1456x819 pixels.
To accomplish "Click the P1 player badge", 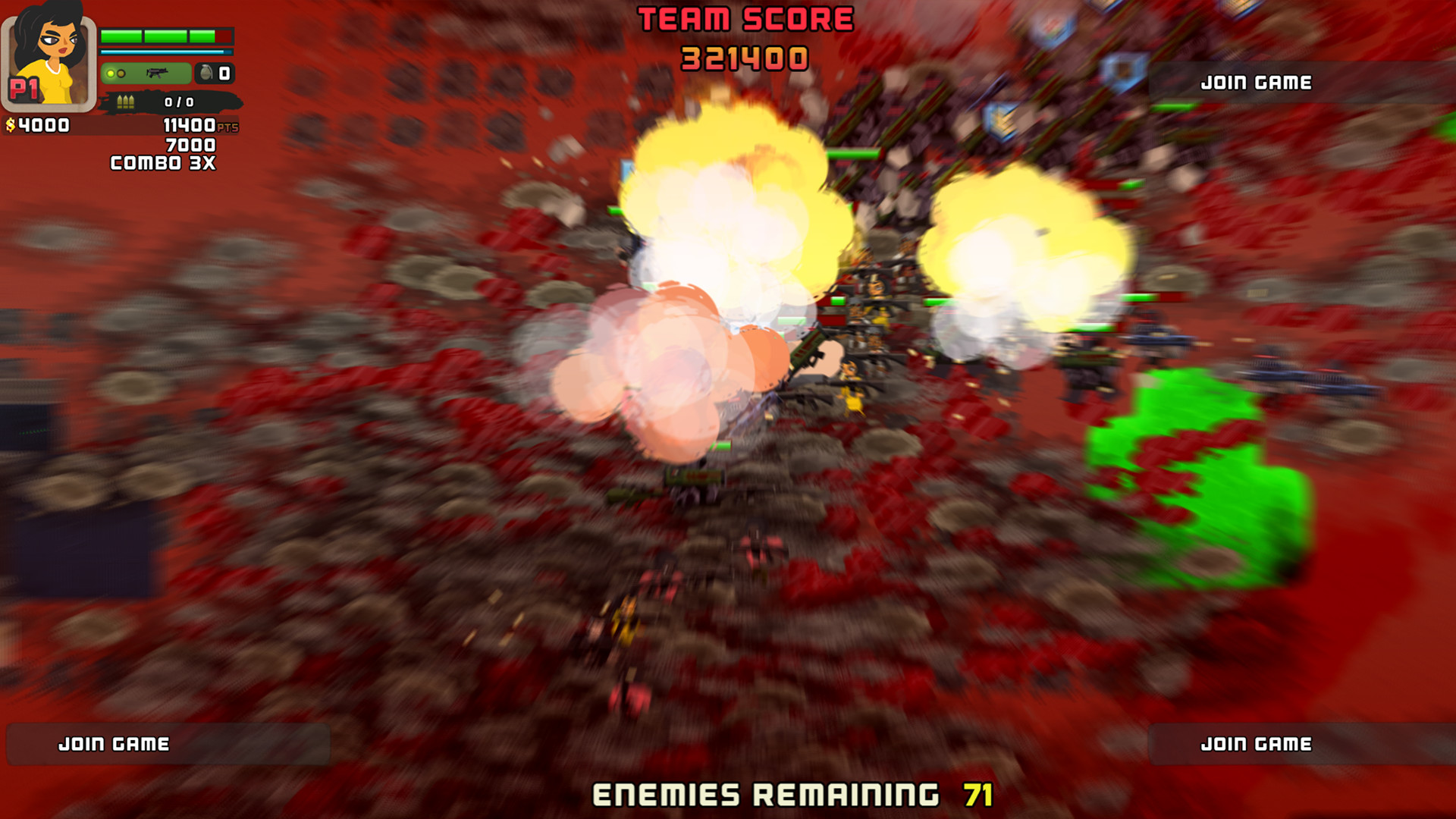I will [x=24, y=88].
